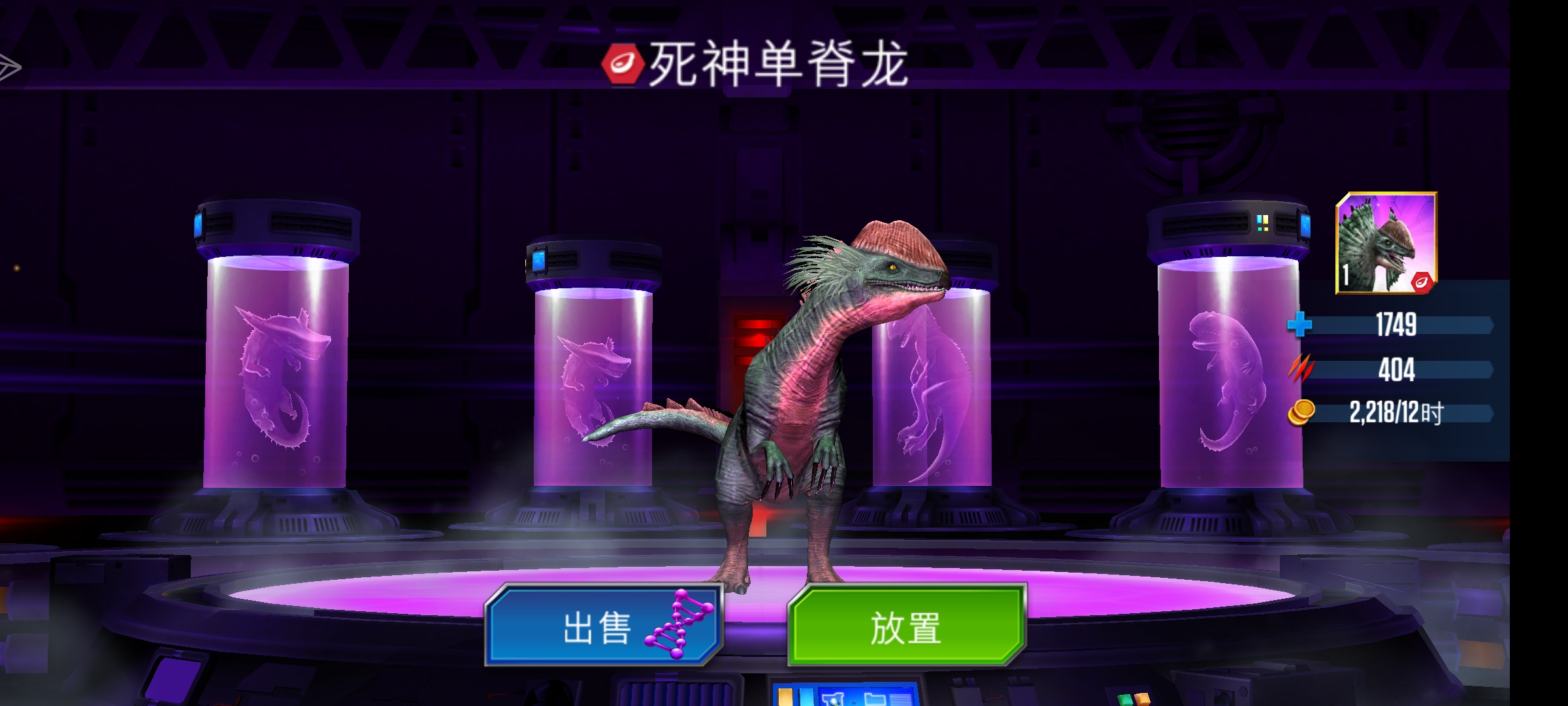Expand the back arrow at the left screen edge

(8, 65)
